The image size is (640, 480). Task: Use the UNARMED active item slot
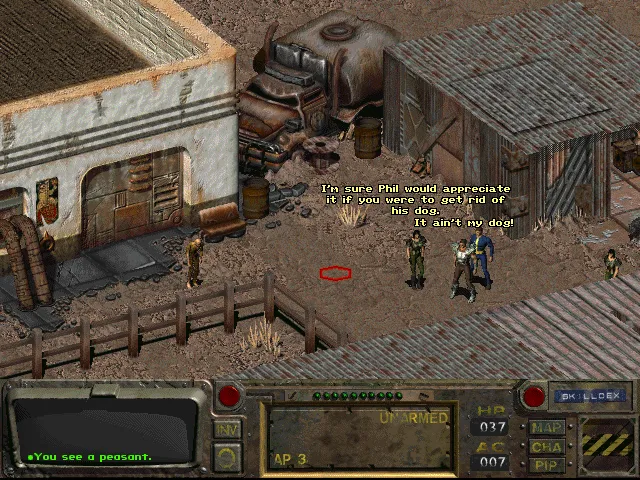pos(360,438)
